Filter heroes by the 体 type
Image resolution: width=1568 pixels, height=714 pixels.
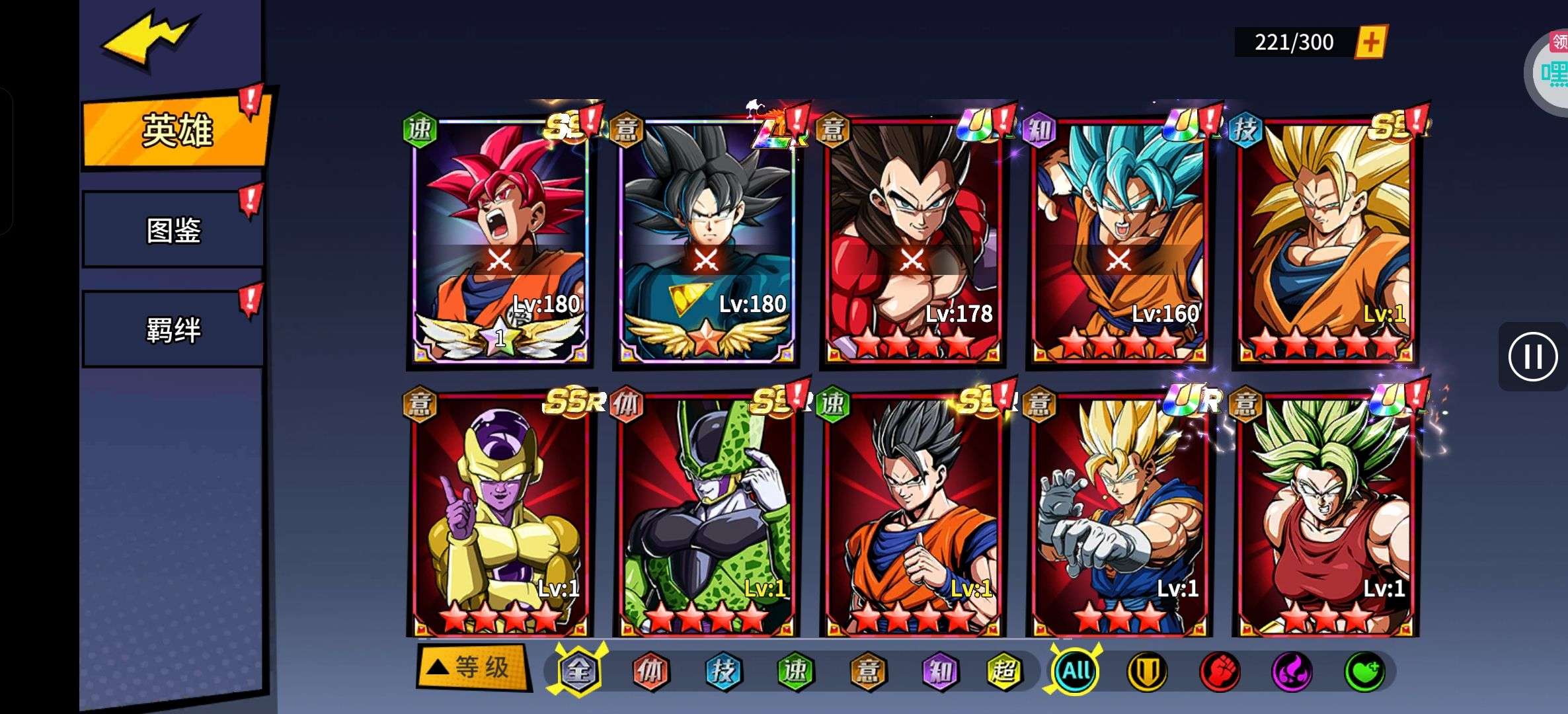tap(650, 671)
